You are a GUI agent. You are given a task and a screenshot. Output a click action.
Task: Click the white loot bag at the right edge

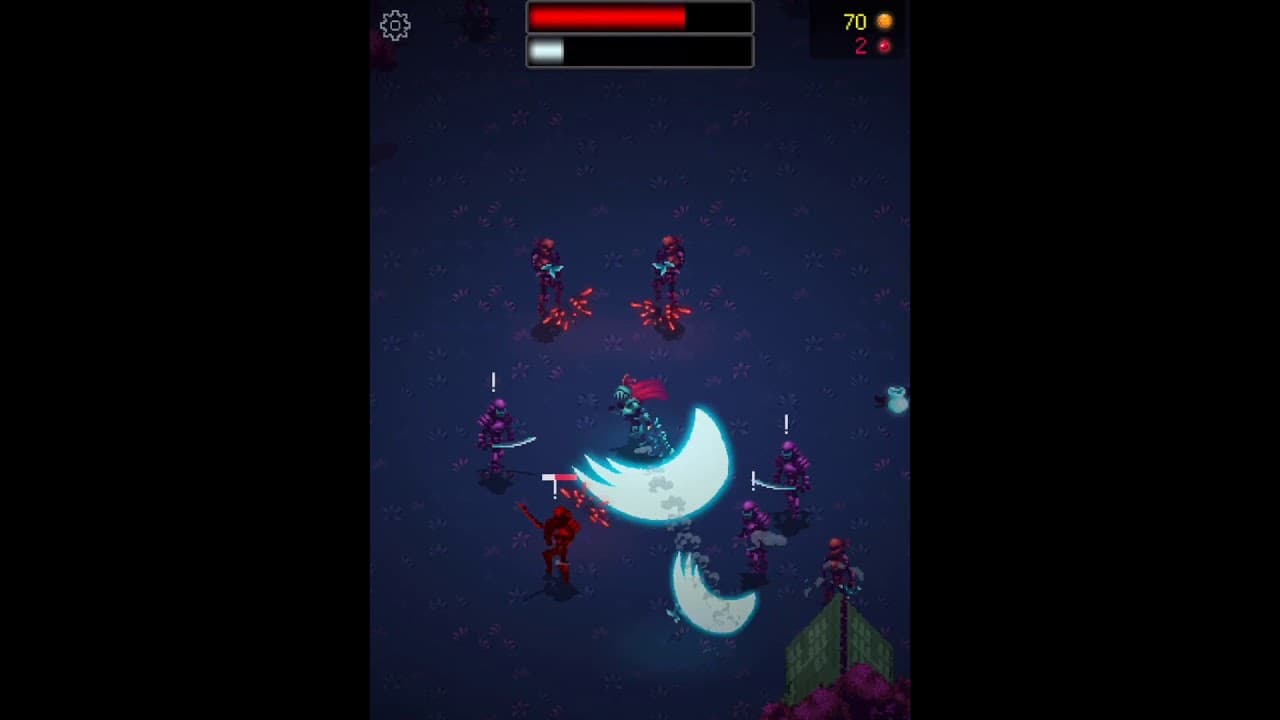[x=895, y=400]
